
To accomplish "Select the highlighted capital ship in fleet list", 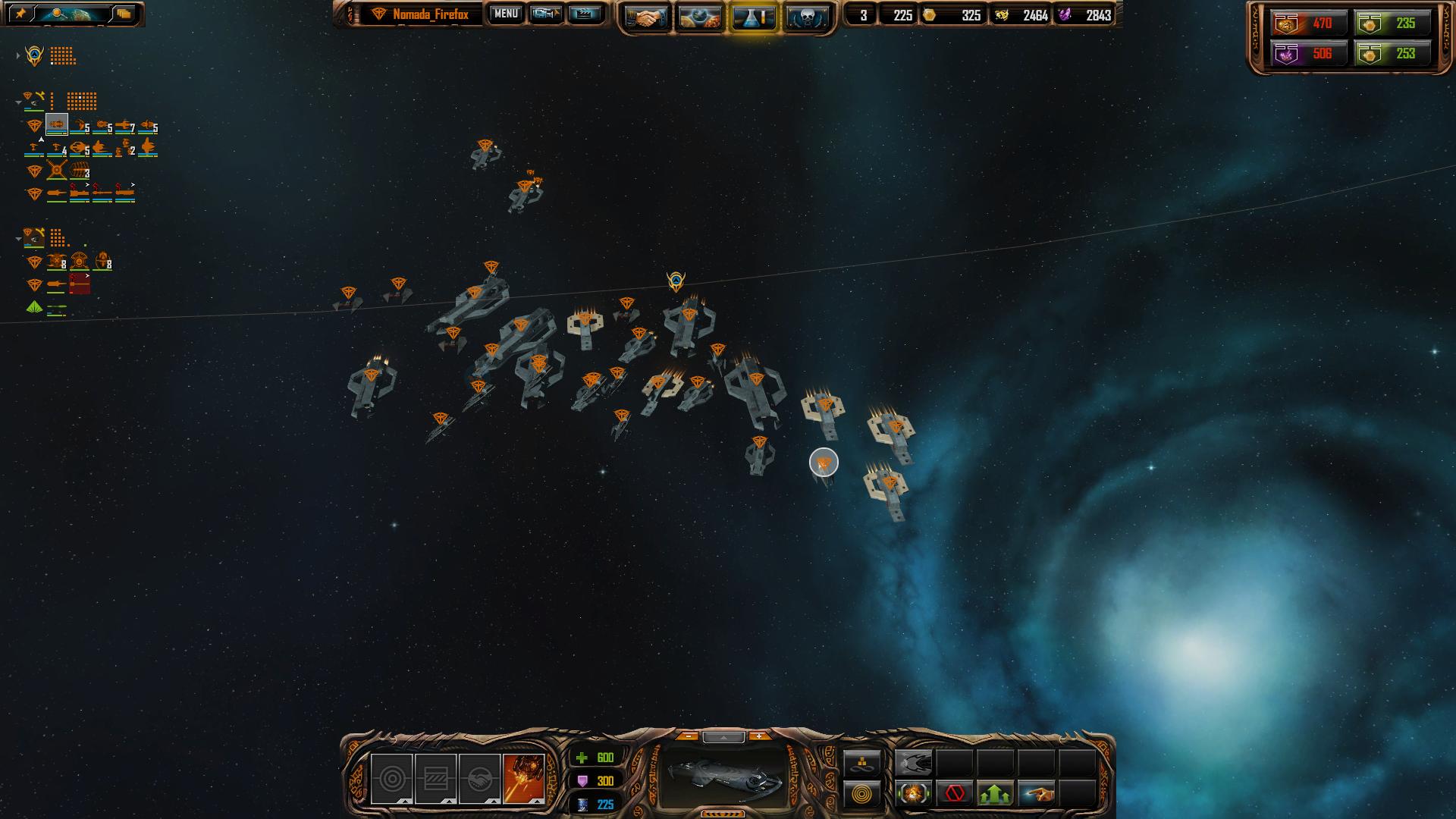I will click(x=57, y=124).
